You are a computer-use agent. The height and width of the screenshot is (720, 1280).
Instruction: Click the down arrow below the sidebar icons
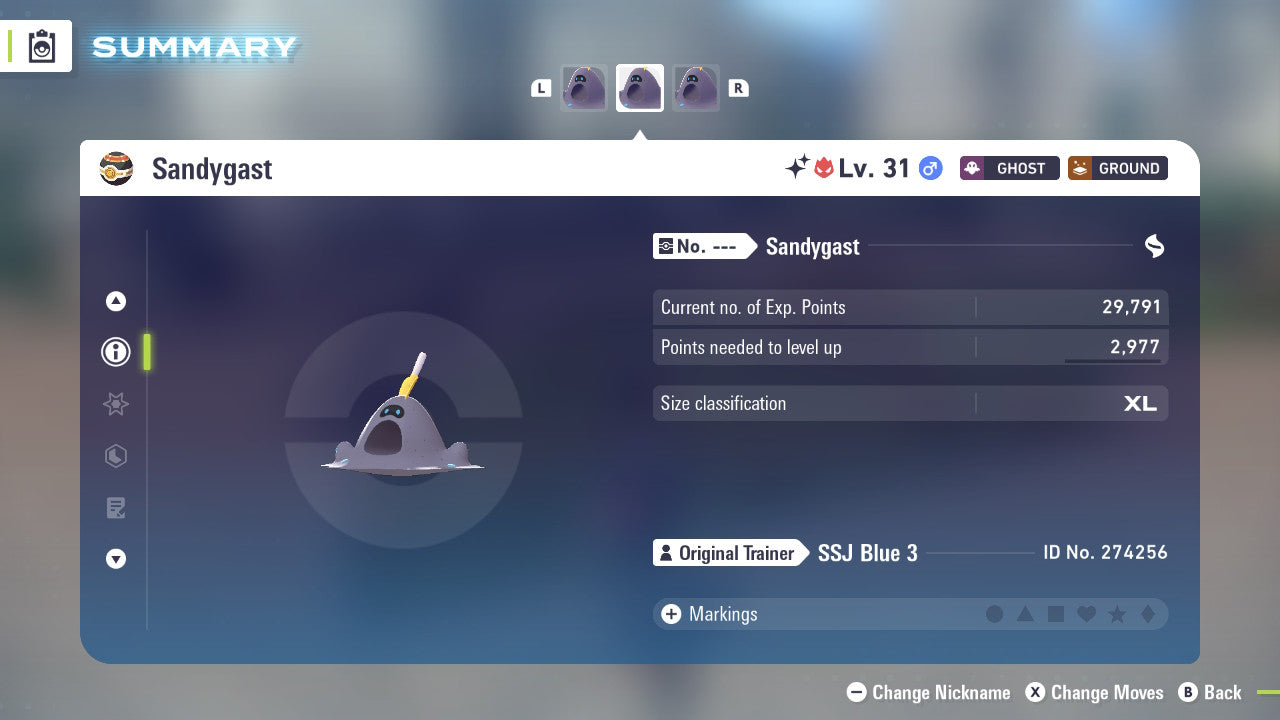[x=115, y=559]
